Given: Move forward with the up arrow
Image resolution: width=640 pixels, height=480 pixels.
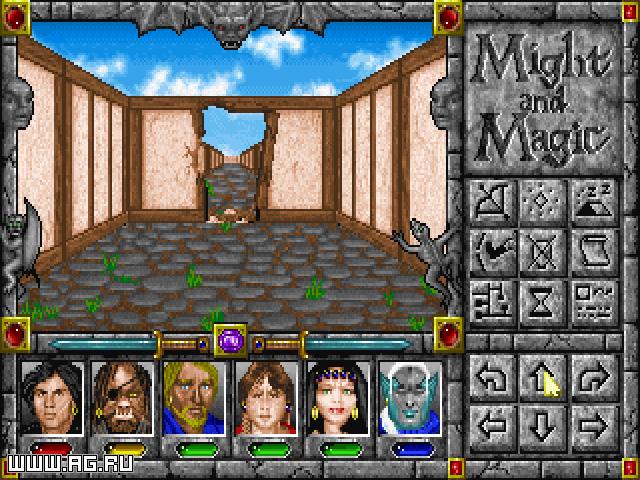Looking at the screenshot, I should point(541,375).
